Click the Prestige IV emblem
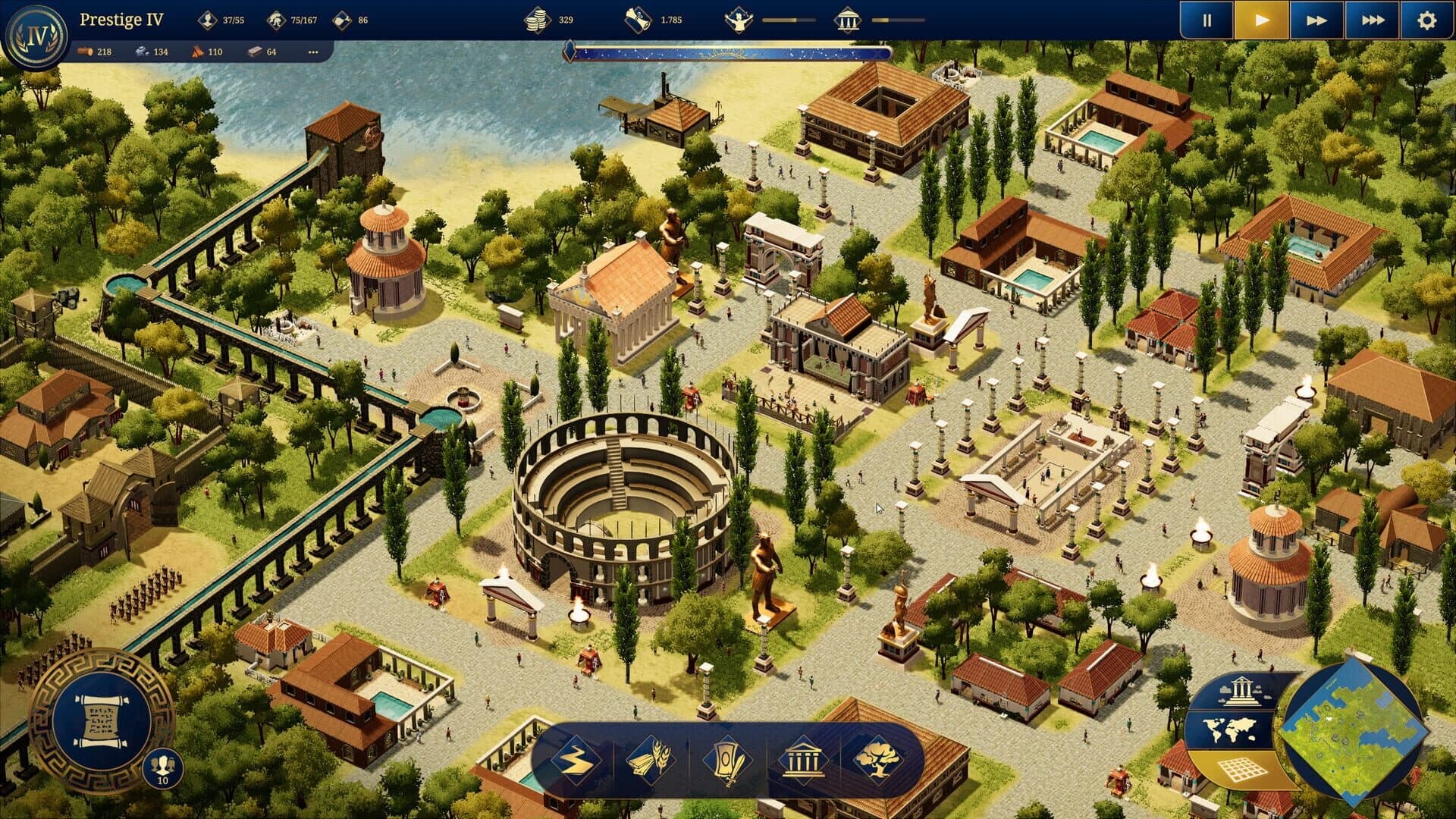1456x819 pixels. click(x=36, y=32)
